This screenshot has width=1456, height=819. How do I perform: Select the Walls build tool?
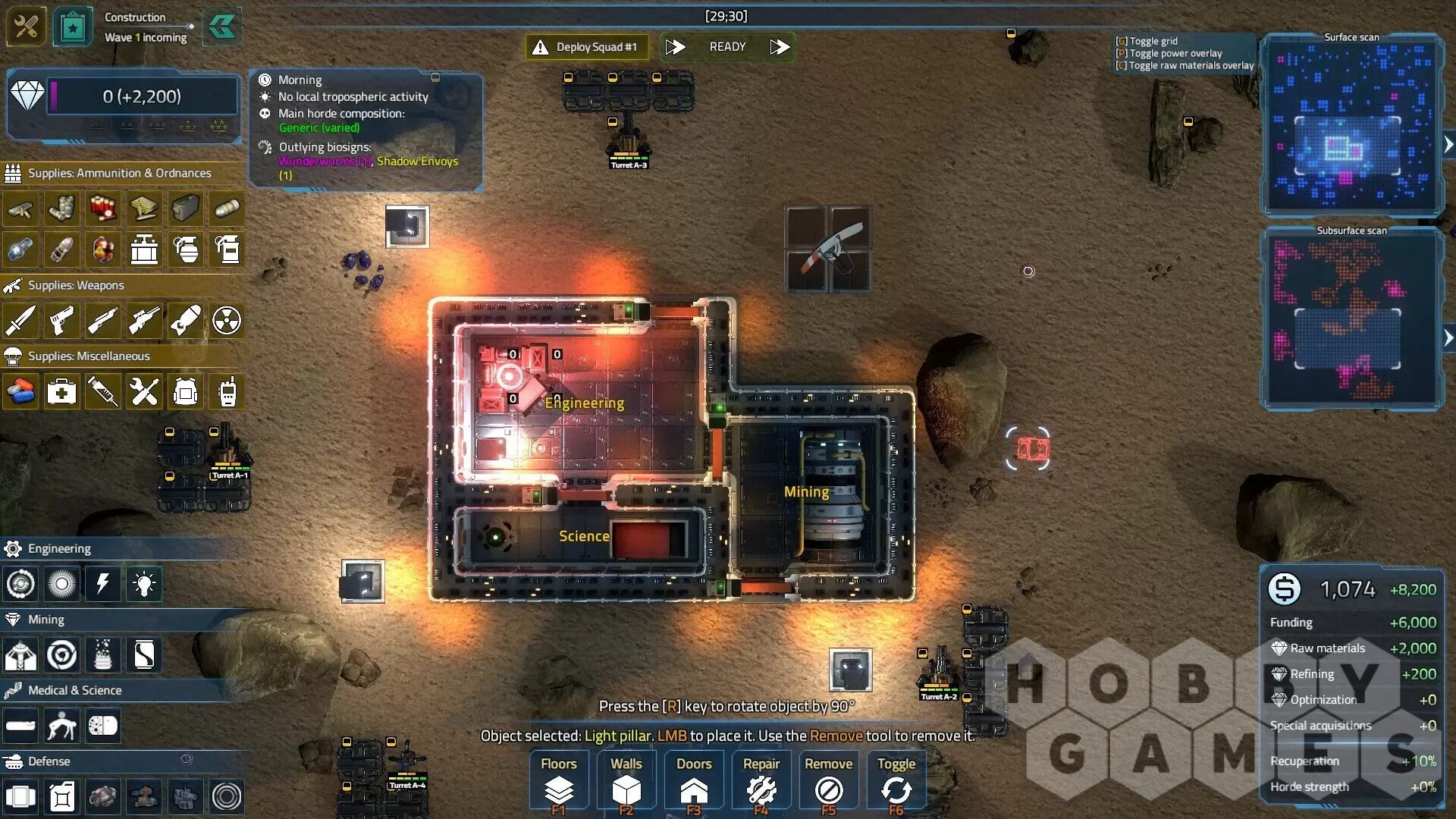(x=626, y=783)
